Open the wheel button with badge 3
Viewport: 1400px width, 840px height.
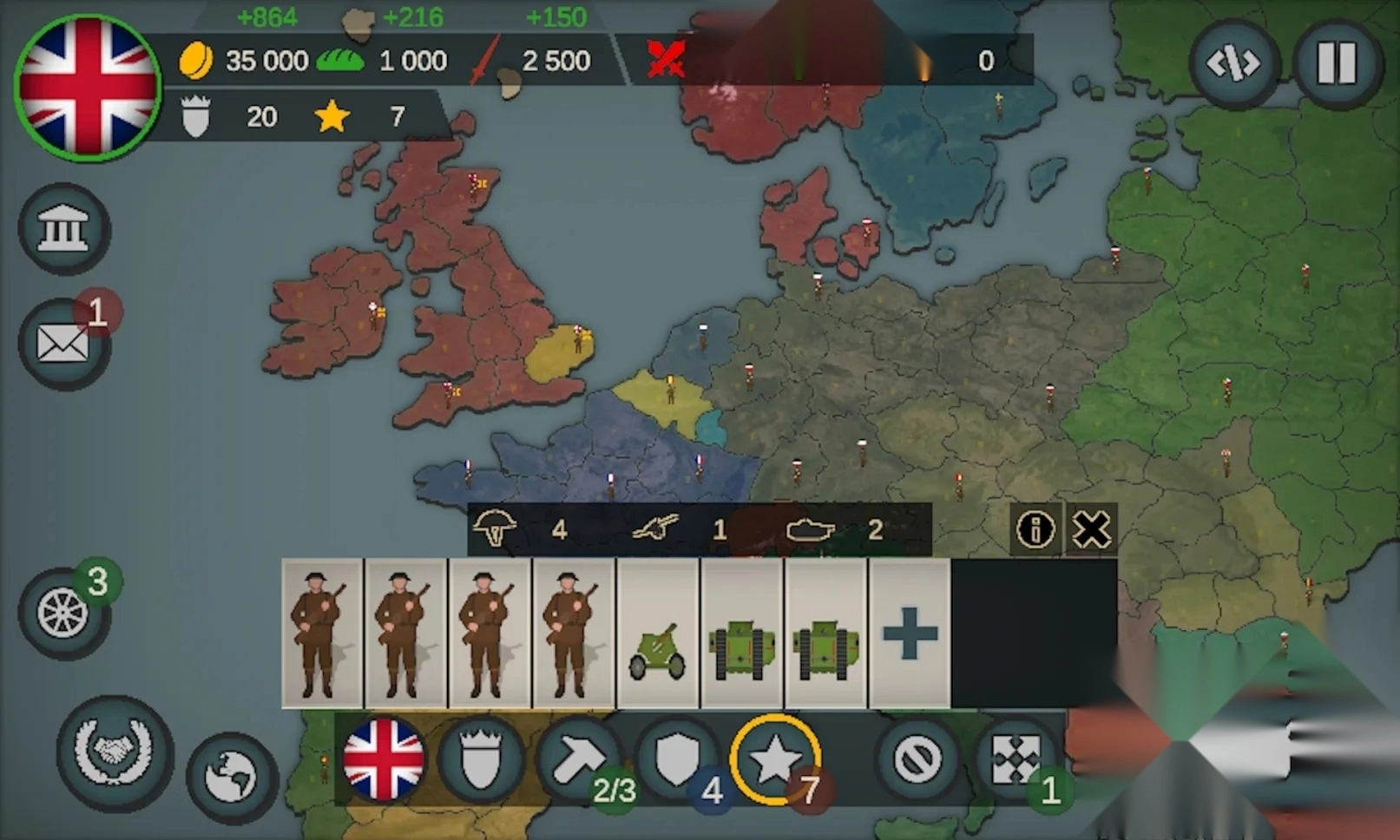(63, 614)
